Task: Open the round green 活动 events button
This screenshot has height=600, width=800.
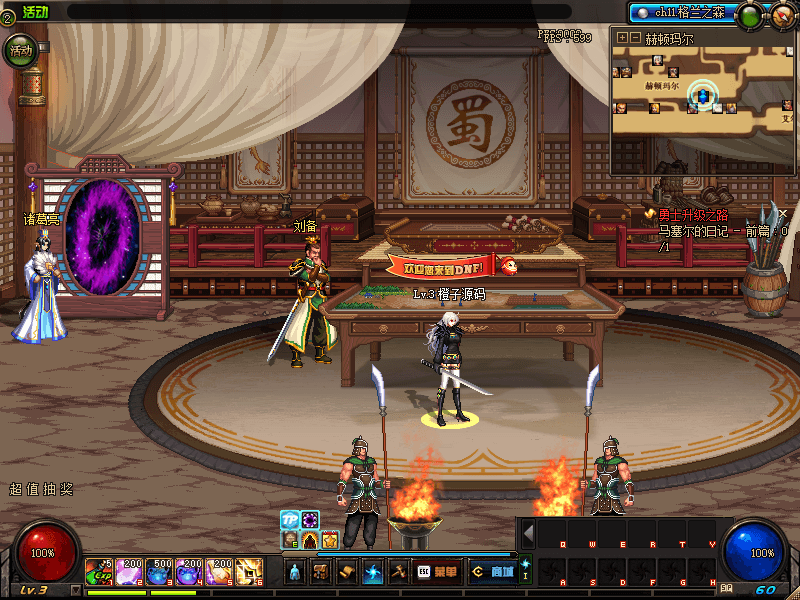Action: [20, 49]
